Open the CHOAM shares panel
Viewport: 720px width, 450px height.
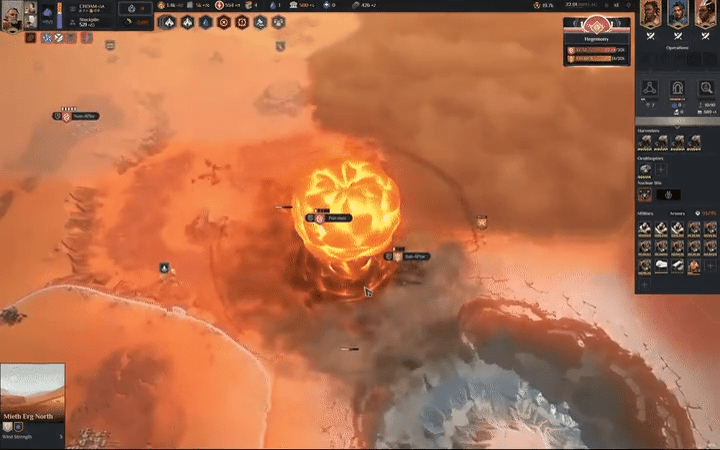point(93,7)
